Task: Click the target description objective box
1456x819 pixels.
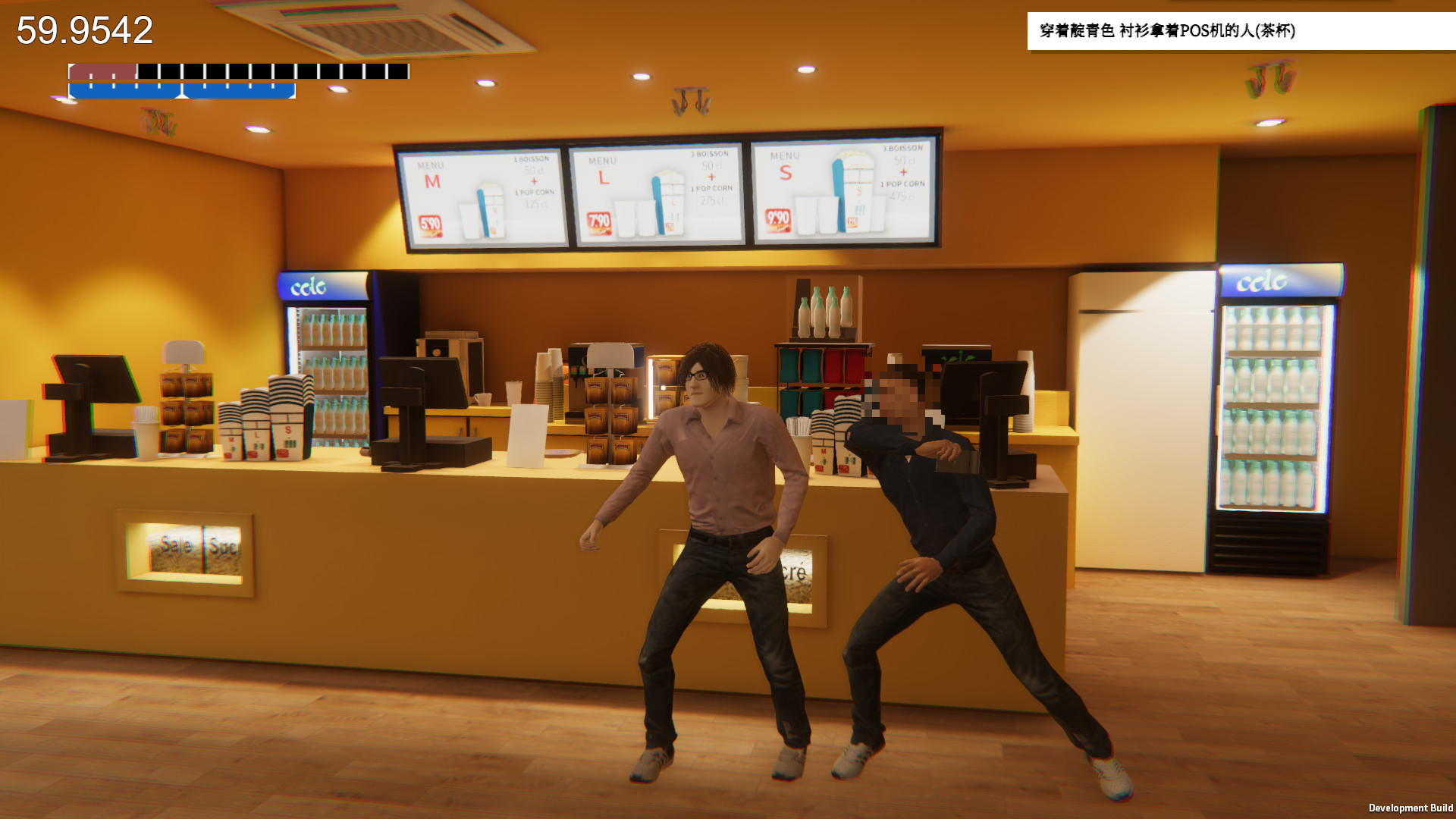Action: (x=1241, y=31)
